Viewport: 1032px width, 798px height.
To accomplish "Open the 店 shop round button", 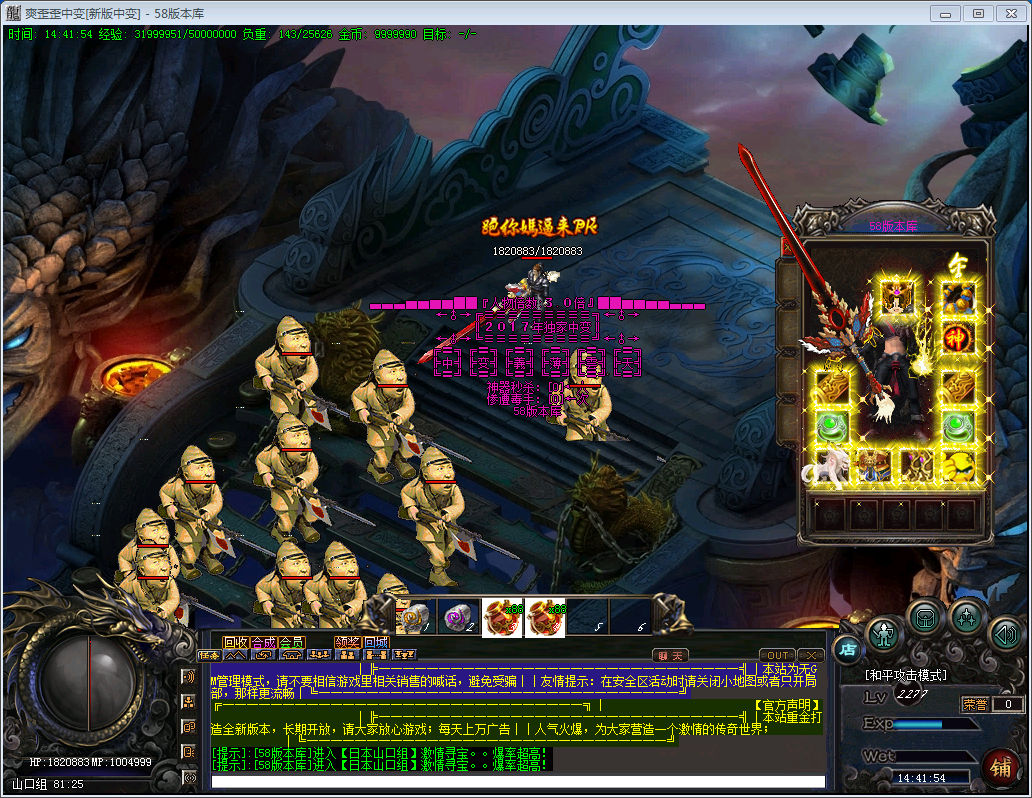I will click(846, 648).
